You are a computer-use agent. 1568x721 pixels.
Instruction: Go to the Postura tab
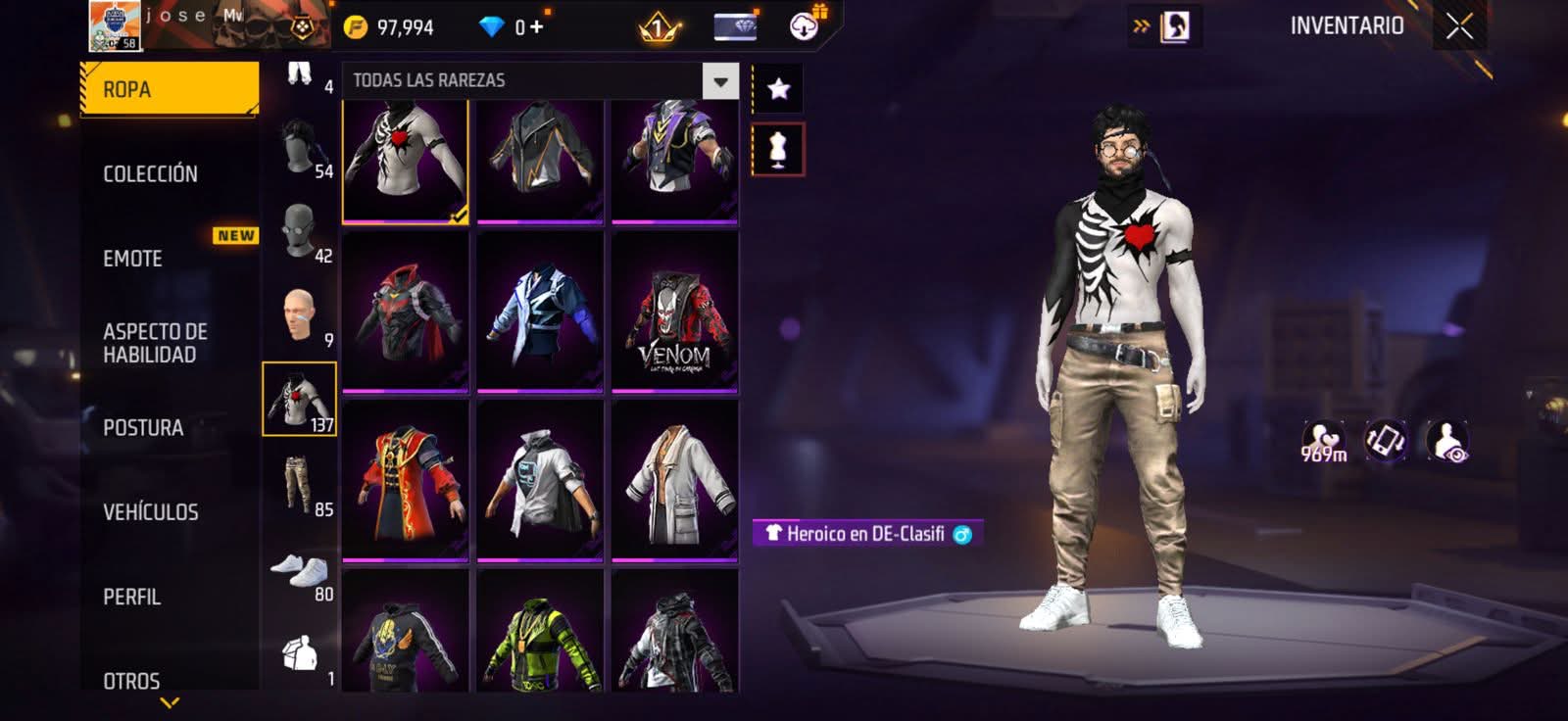(143, 428)
